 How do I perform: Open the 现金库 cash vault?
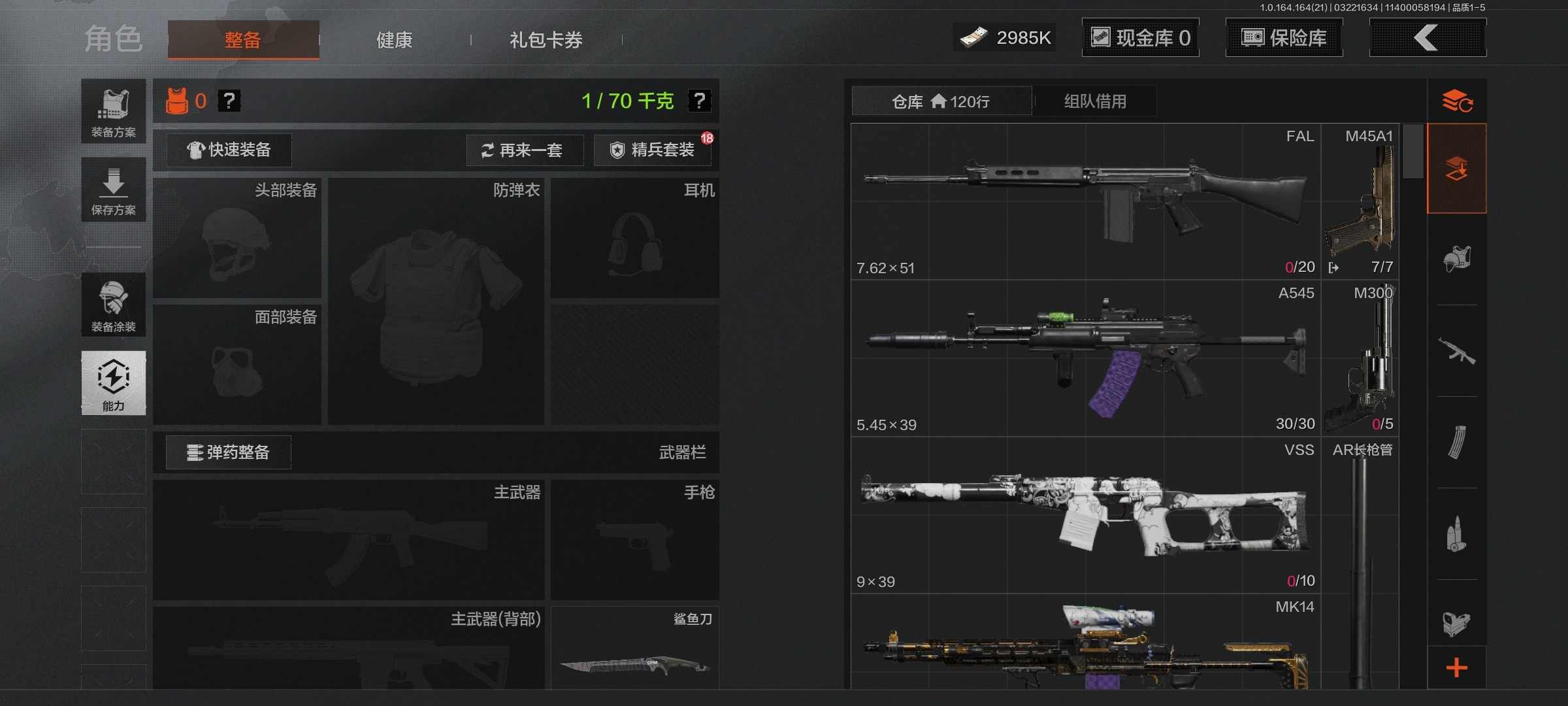click(x=1141, y=38)
